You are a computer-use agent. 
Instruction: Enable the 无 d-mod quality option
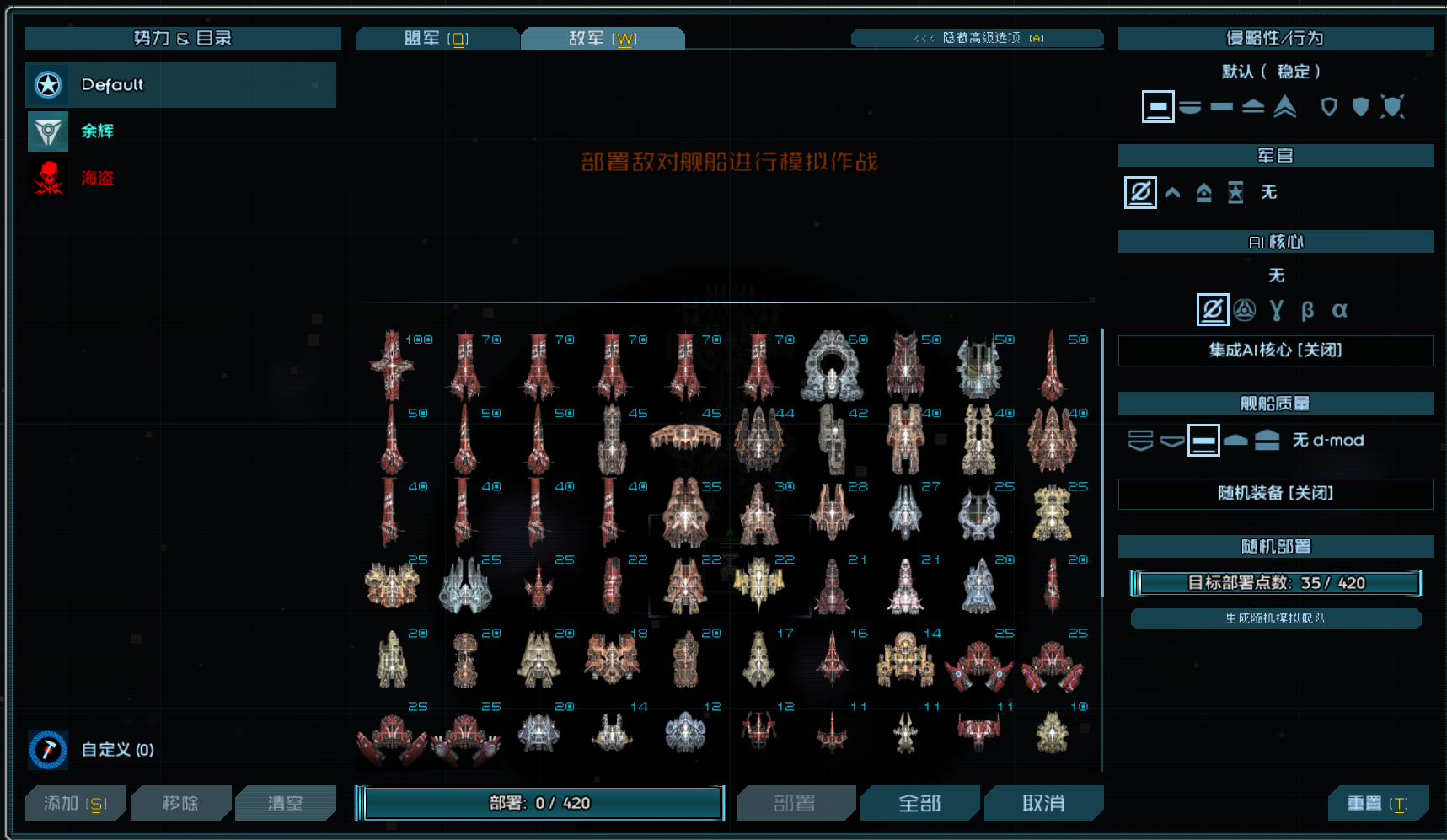coord(1328,440)
